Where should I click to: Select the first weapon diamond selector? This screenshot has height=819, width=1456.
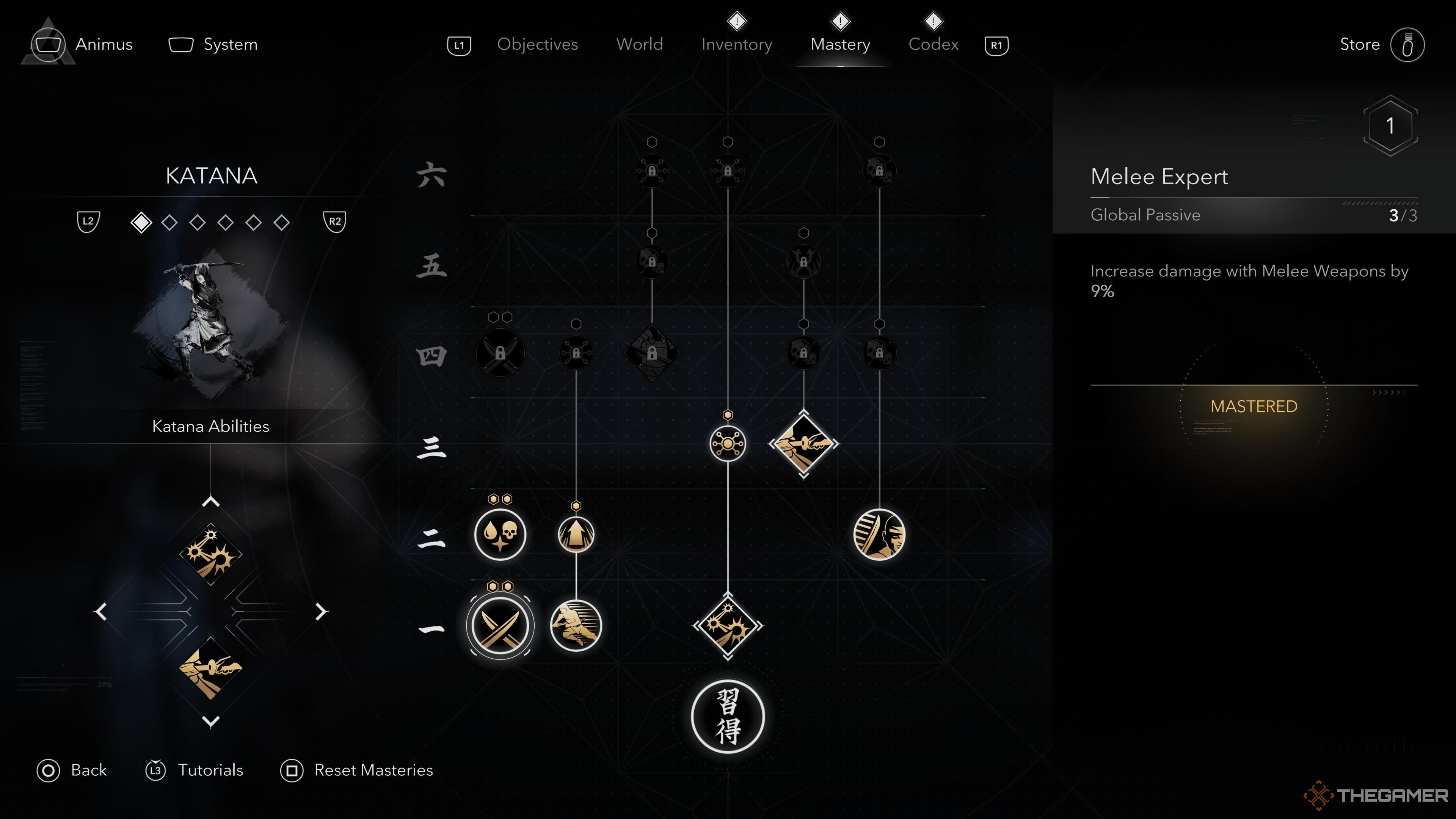[142, 223]
